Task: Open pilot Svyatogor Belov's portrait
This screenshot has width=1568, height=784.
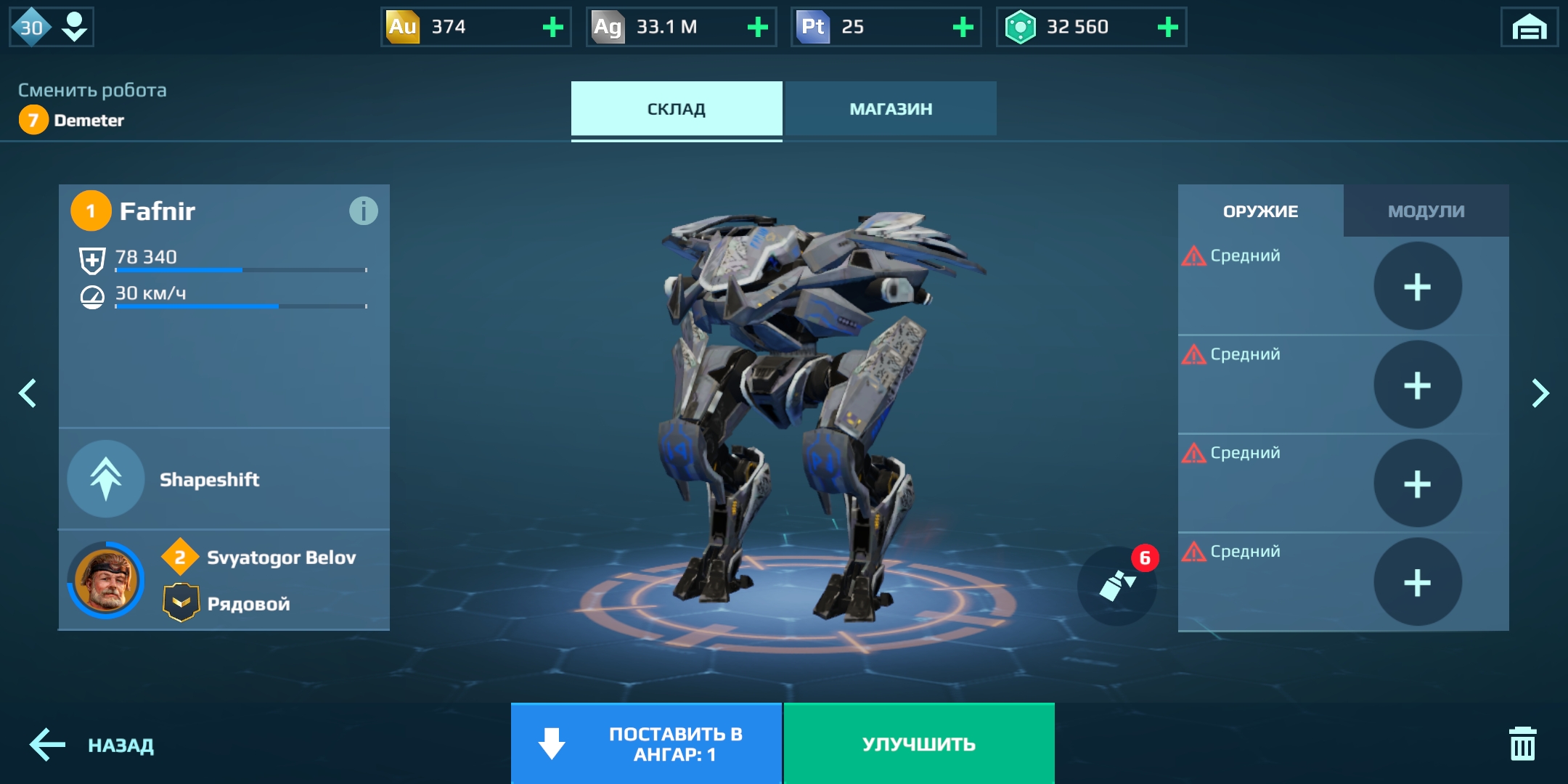Action: coord(106,580)
